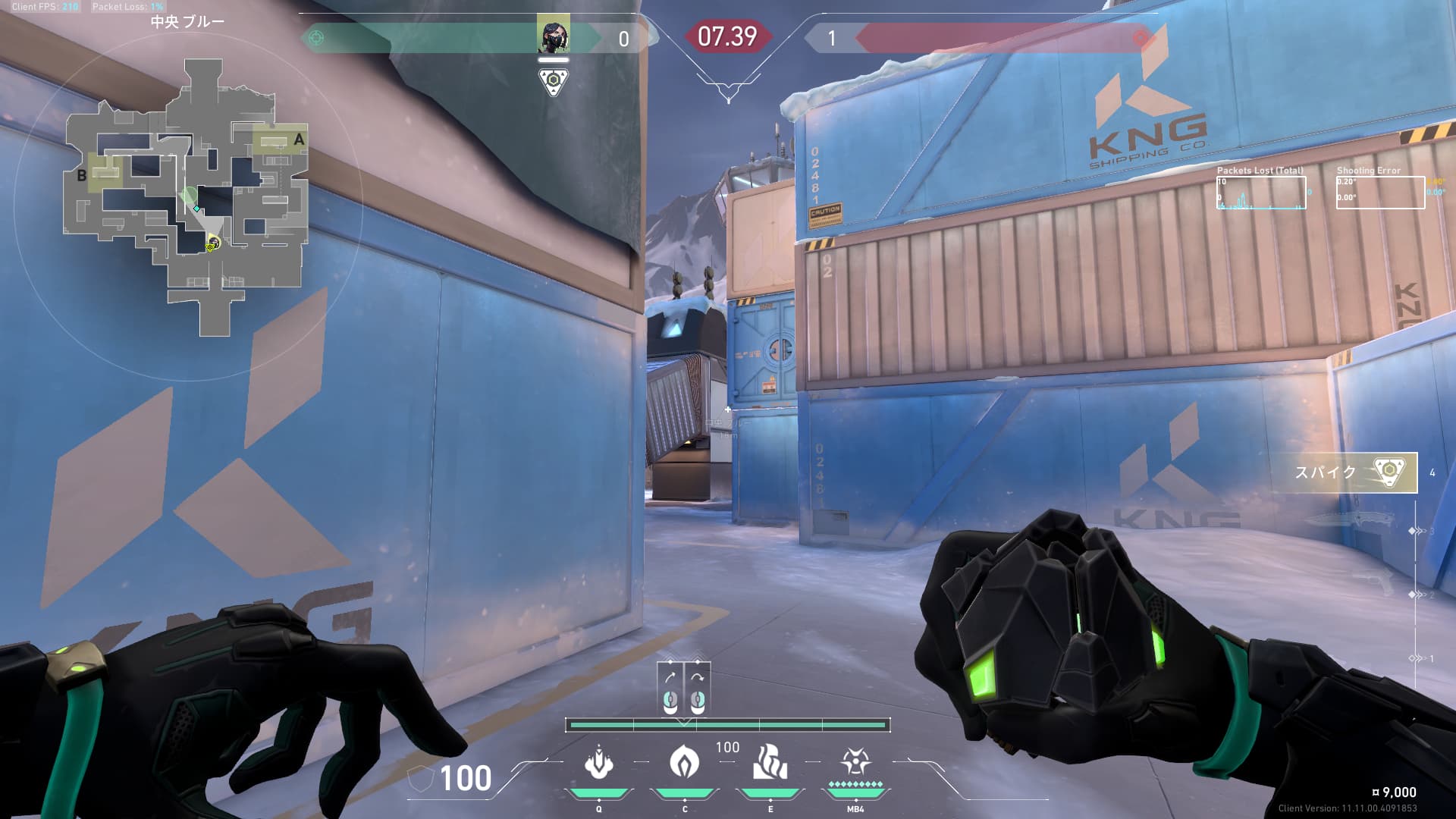Click the minimap in the corner
The width and height of the screenshot is (1456, 819).
187,199
